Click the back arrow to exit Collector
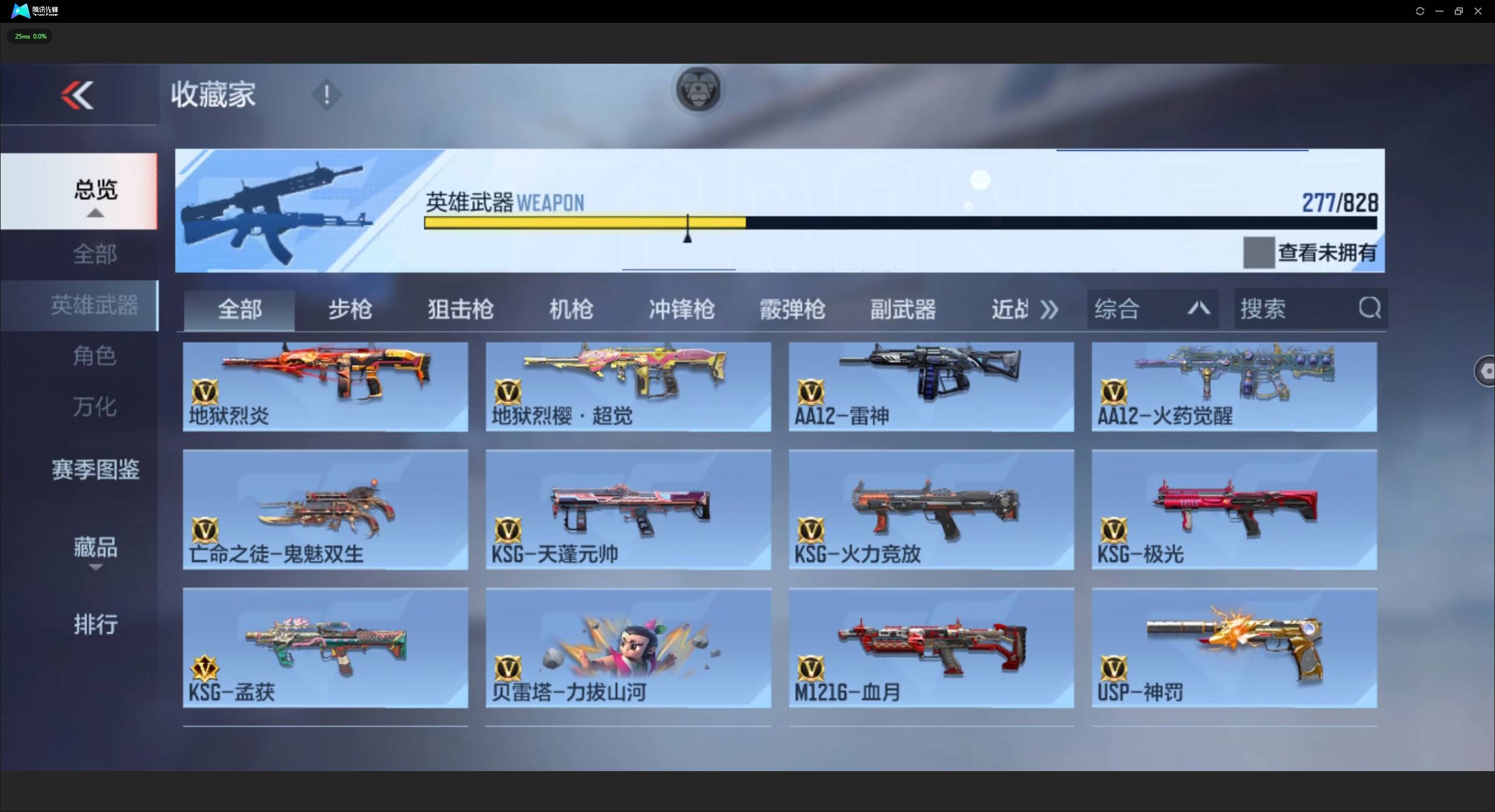This screenshot has height=812, width=1495. click(78, 95)
